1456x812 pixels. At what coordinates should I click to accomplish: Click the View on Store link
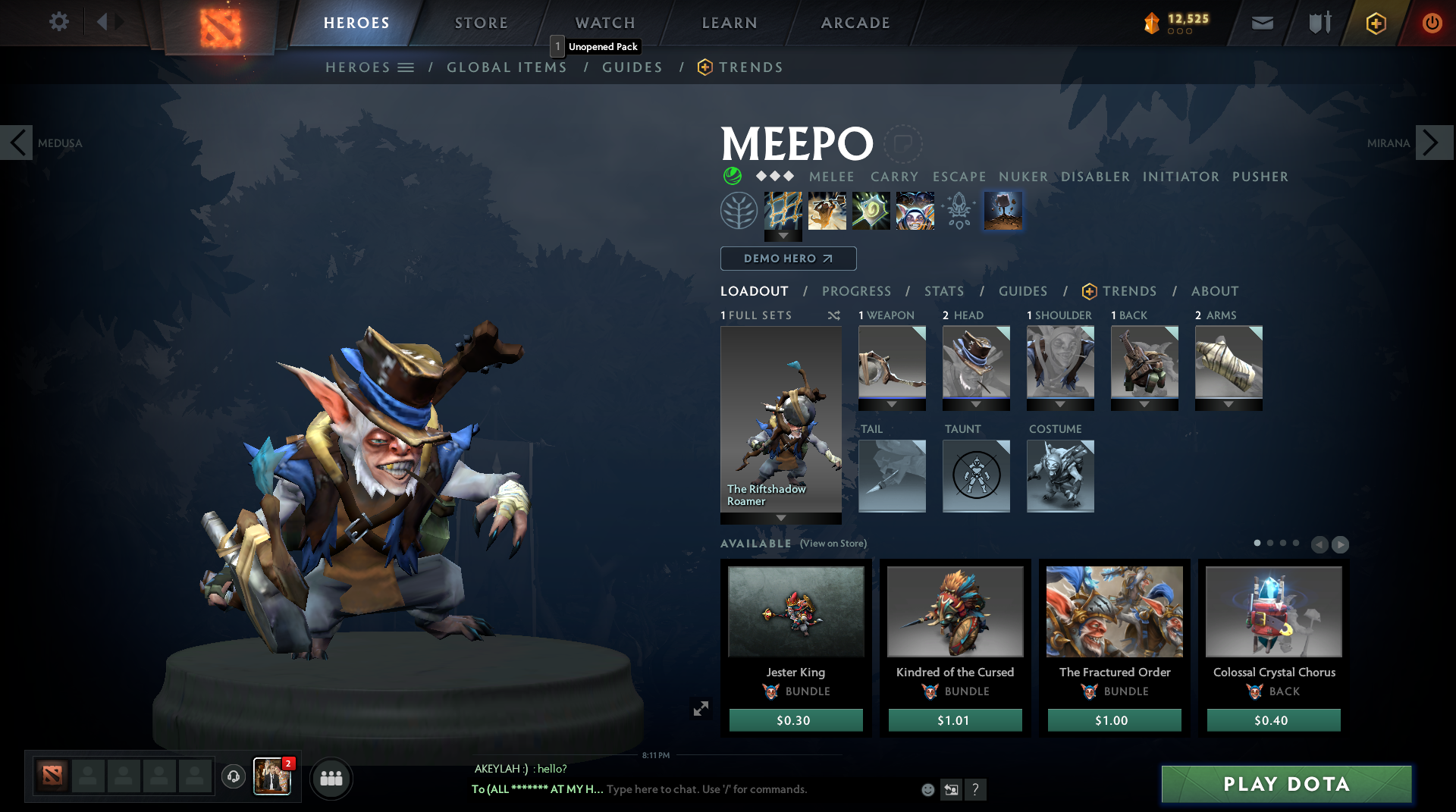(x=832, y=544)
